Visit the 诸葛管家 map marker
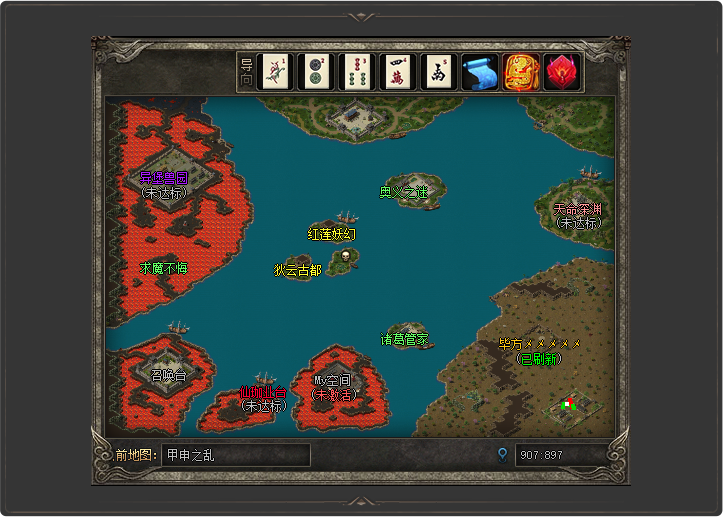The width and height of the screenshot is (723, 517). pyautogui.click(x=405, y=339)
